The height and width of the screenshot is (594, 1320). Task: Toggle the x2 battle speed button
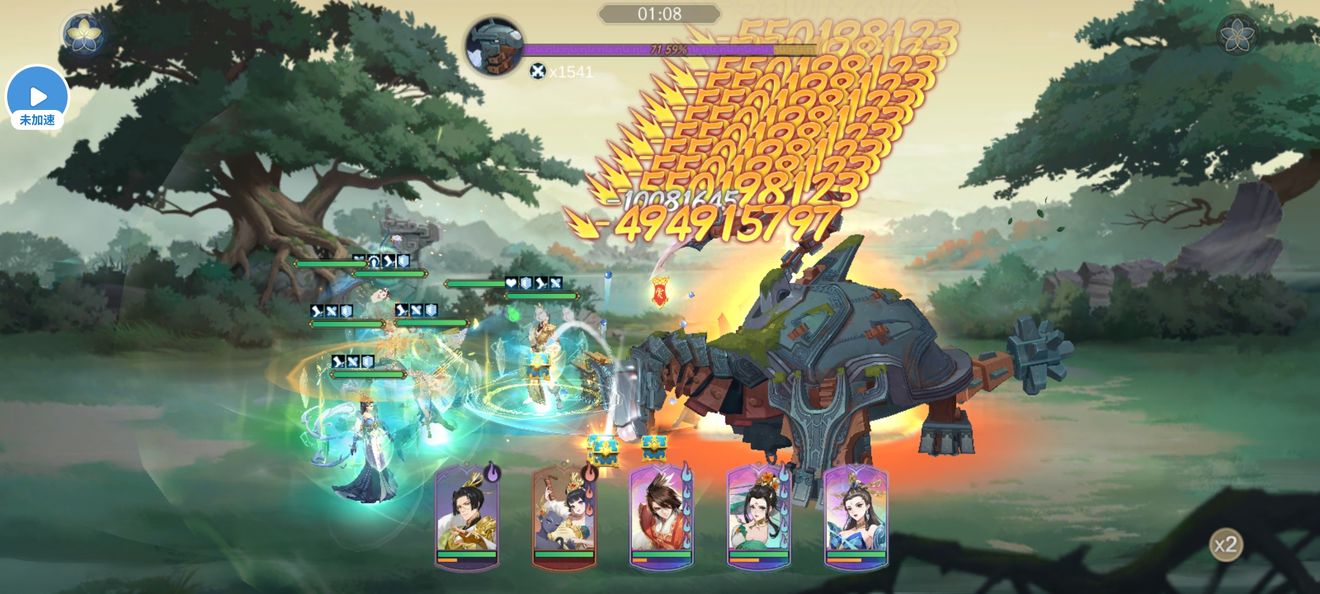coord(1225,545)
